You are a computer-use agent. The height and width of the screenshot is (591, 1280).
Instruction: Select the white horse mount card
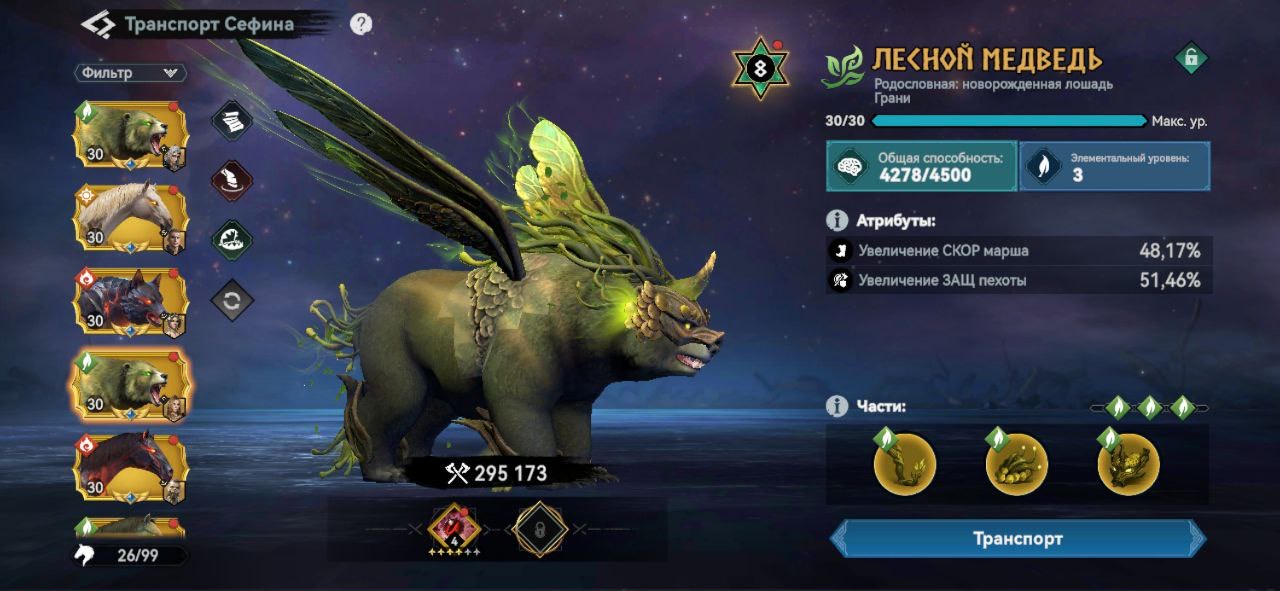pos(130,217)
